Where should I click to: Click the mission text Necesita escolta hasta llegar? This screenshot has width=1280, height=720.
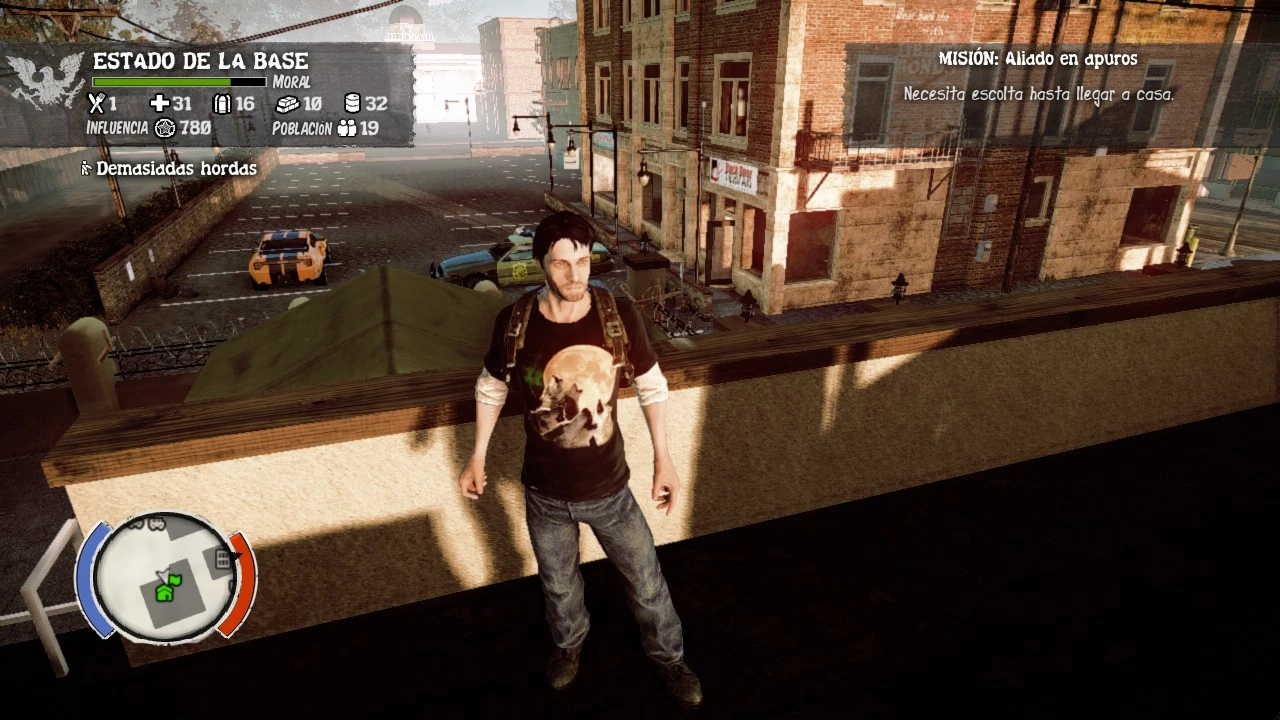[x=1040, y=93]
